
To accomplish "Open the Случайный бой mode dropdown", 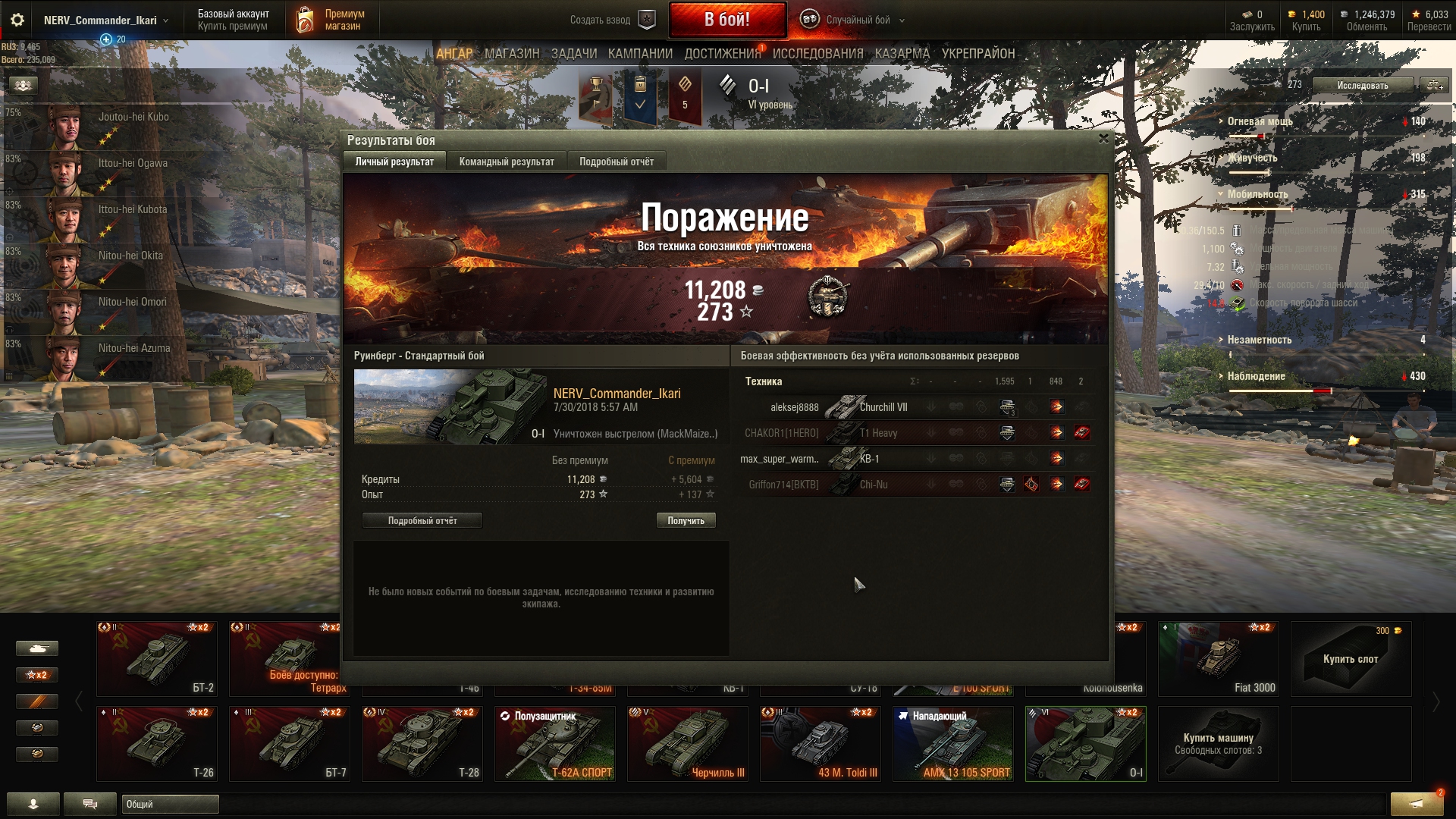I will tap(857, 20).
